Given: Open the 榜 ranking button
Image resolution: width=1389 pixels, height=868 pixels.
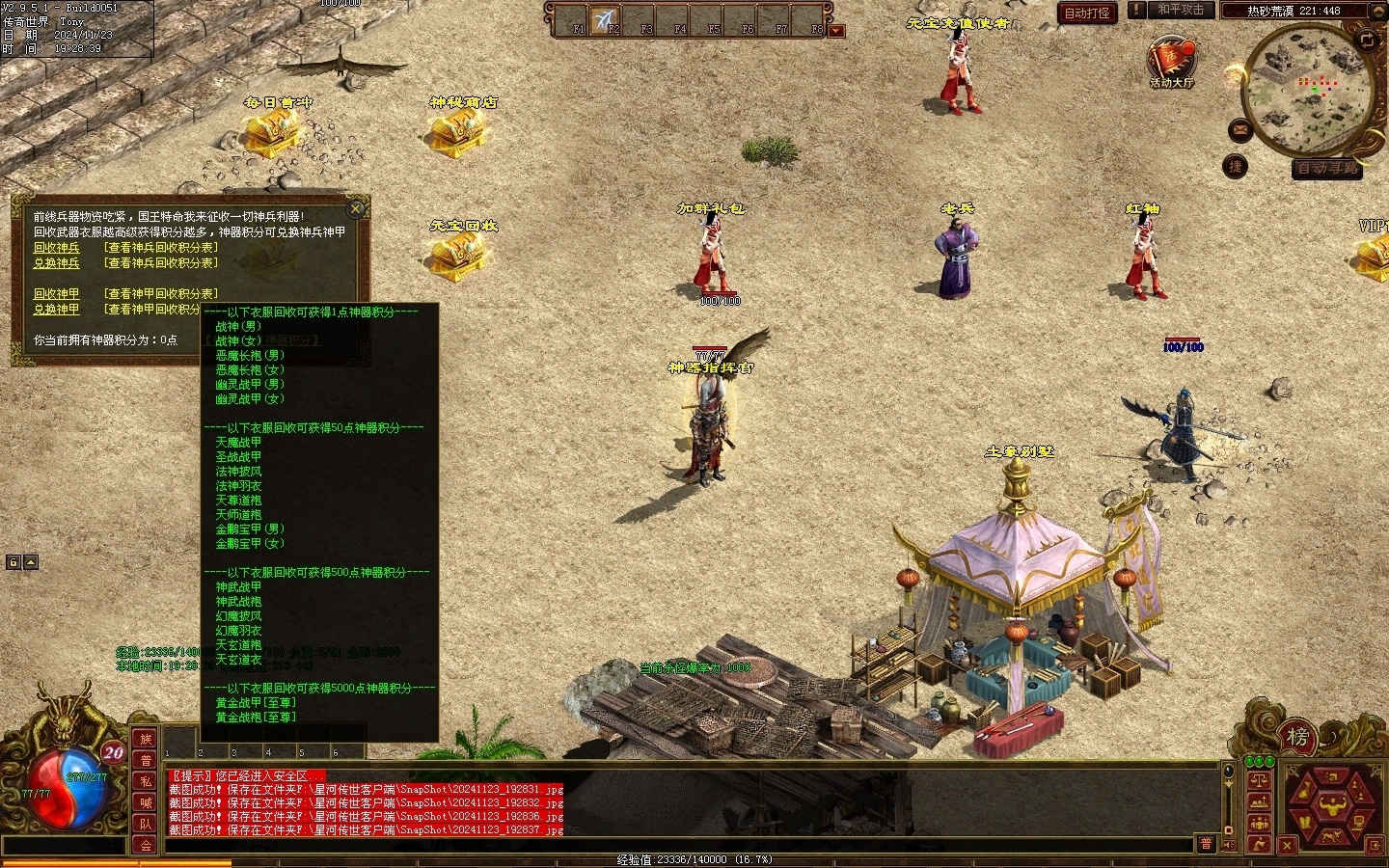Looking at the screenshot, I should (x=1297, y=738).
